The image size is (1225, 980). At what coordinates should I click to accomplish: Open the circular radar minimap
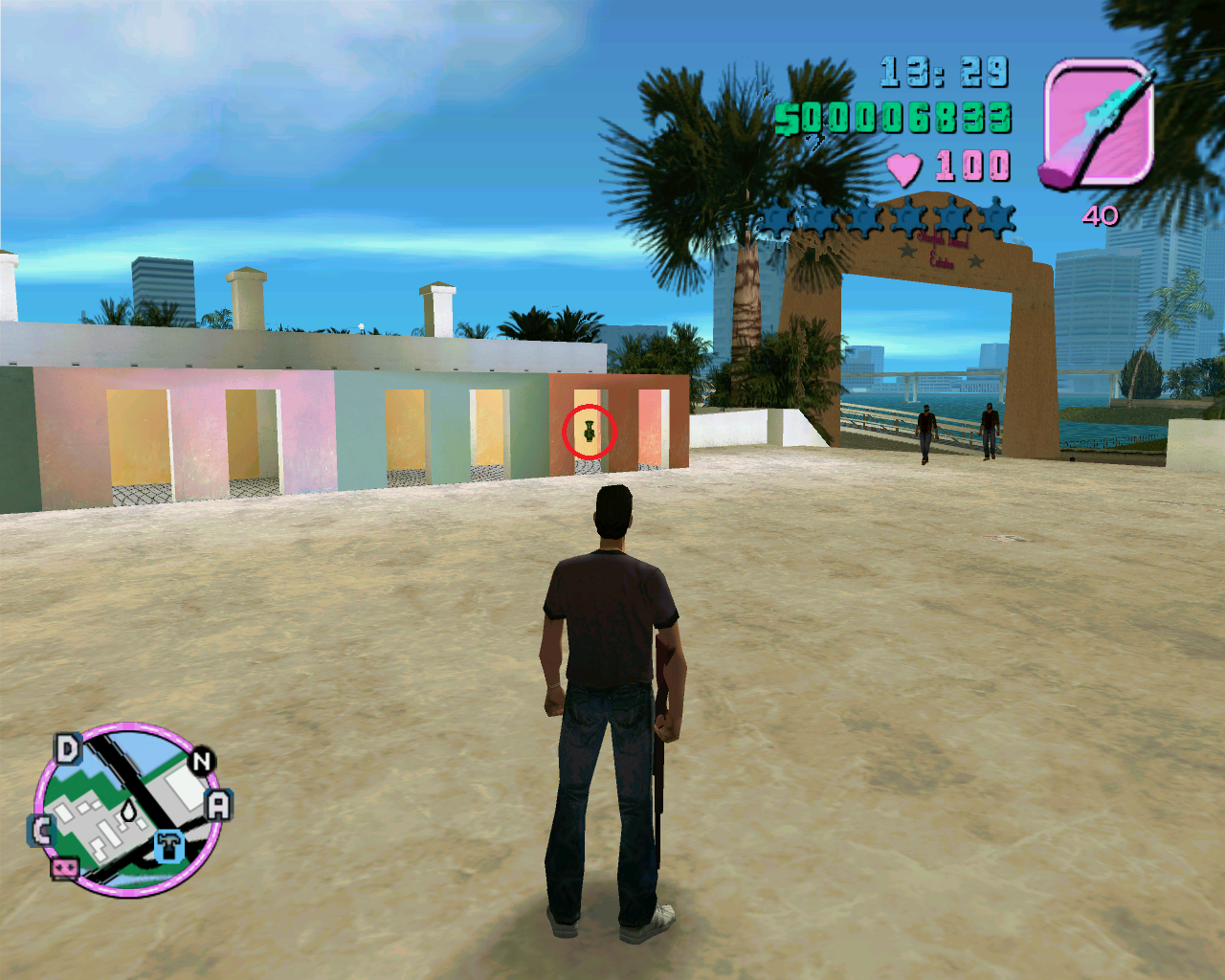click(x=127, y=810)
